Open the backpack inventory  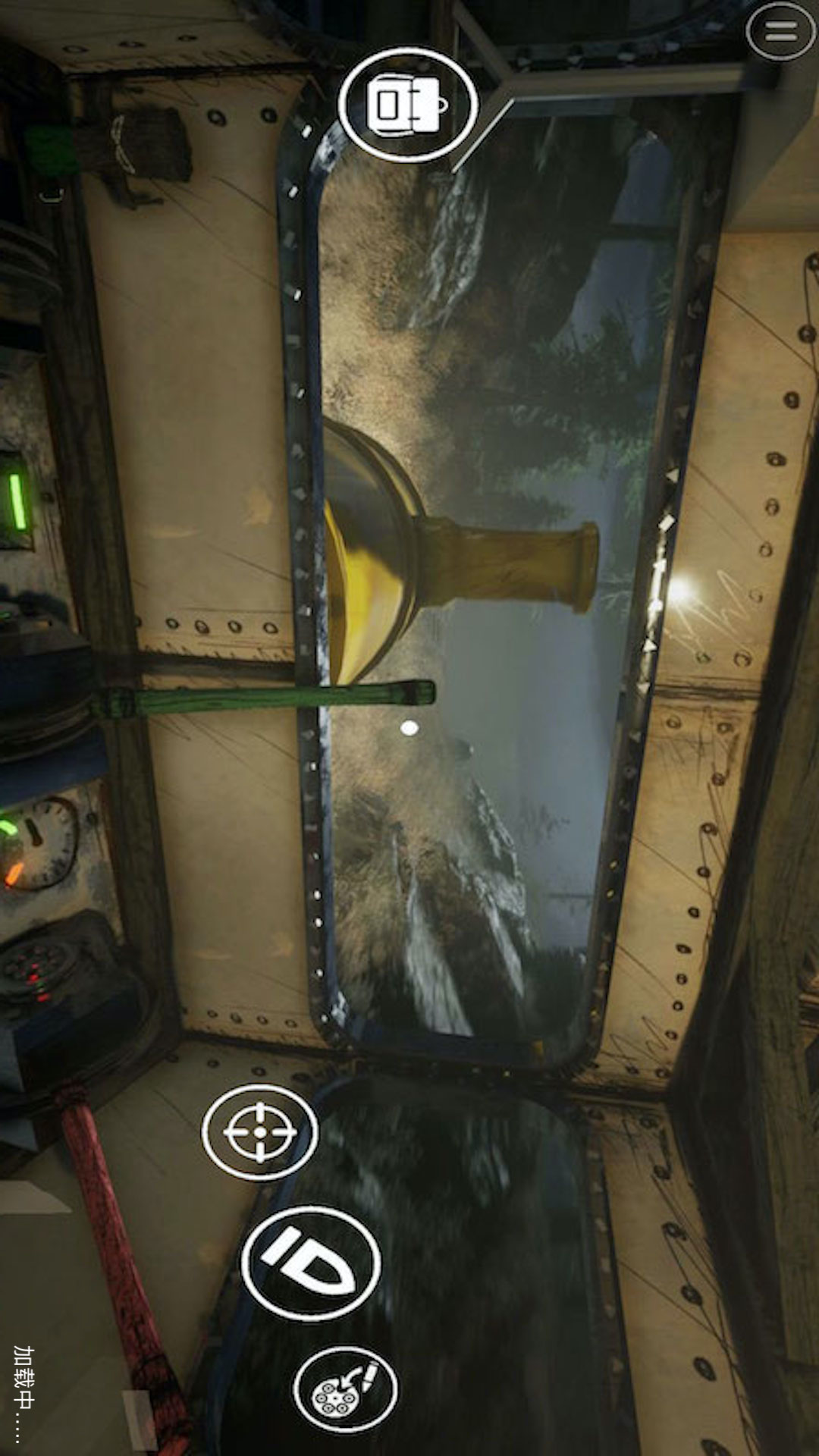point(407,105)
